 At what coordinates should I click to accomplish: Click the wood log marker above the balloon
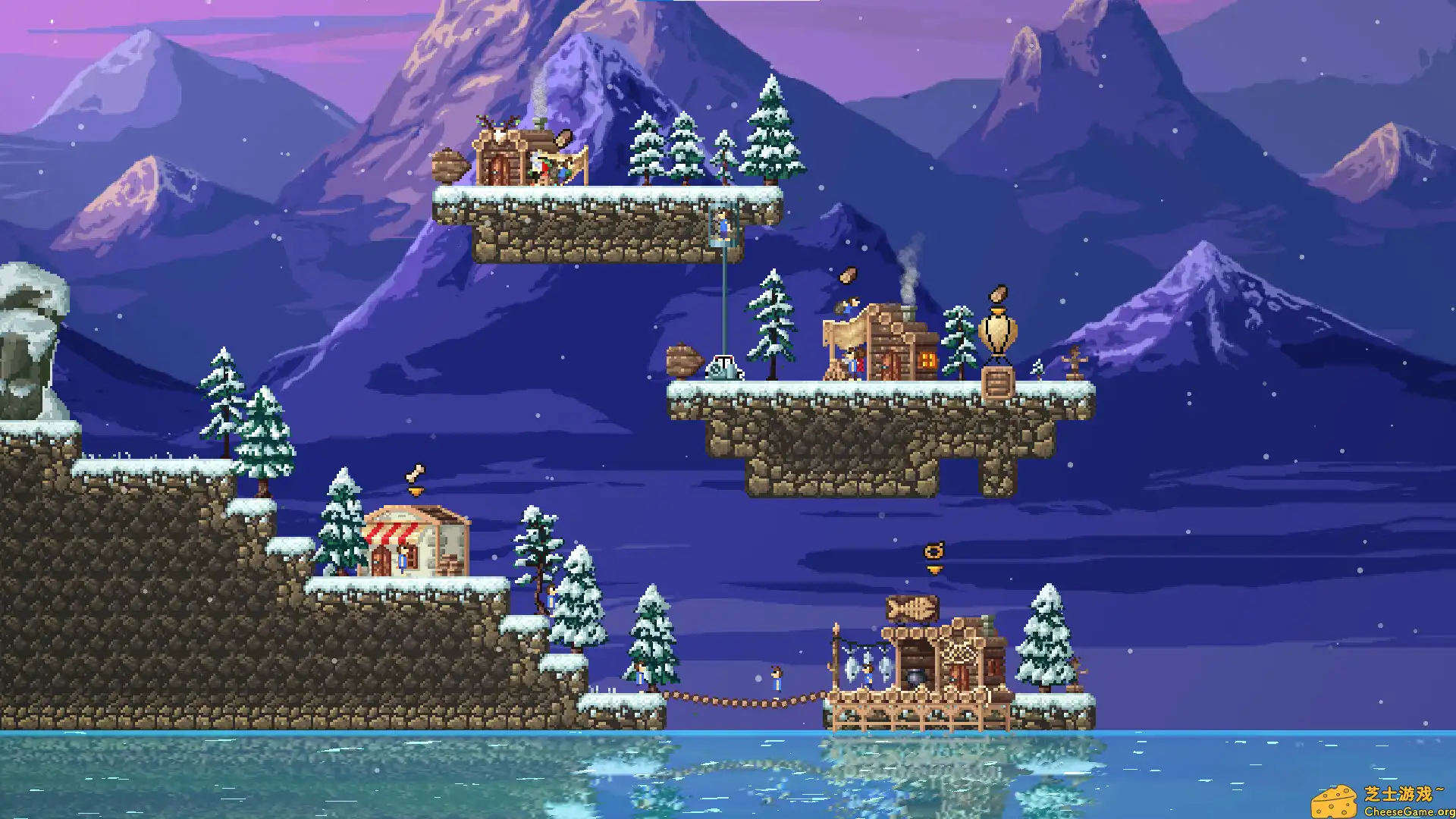[x=999, y=295]
